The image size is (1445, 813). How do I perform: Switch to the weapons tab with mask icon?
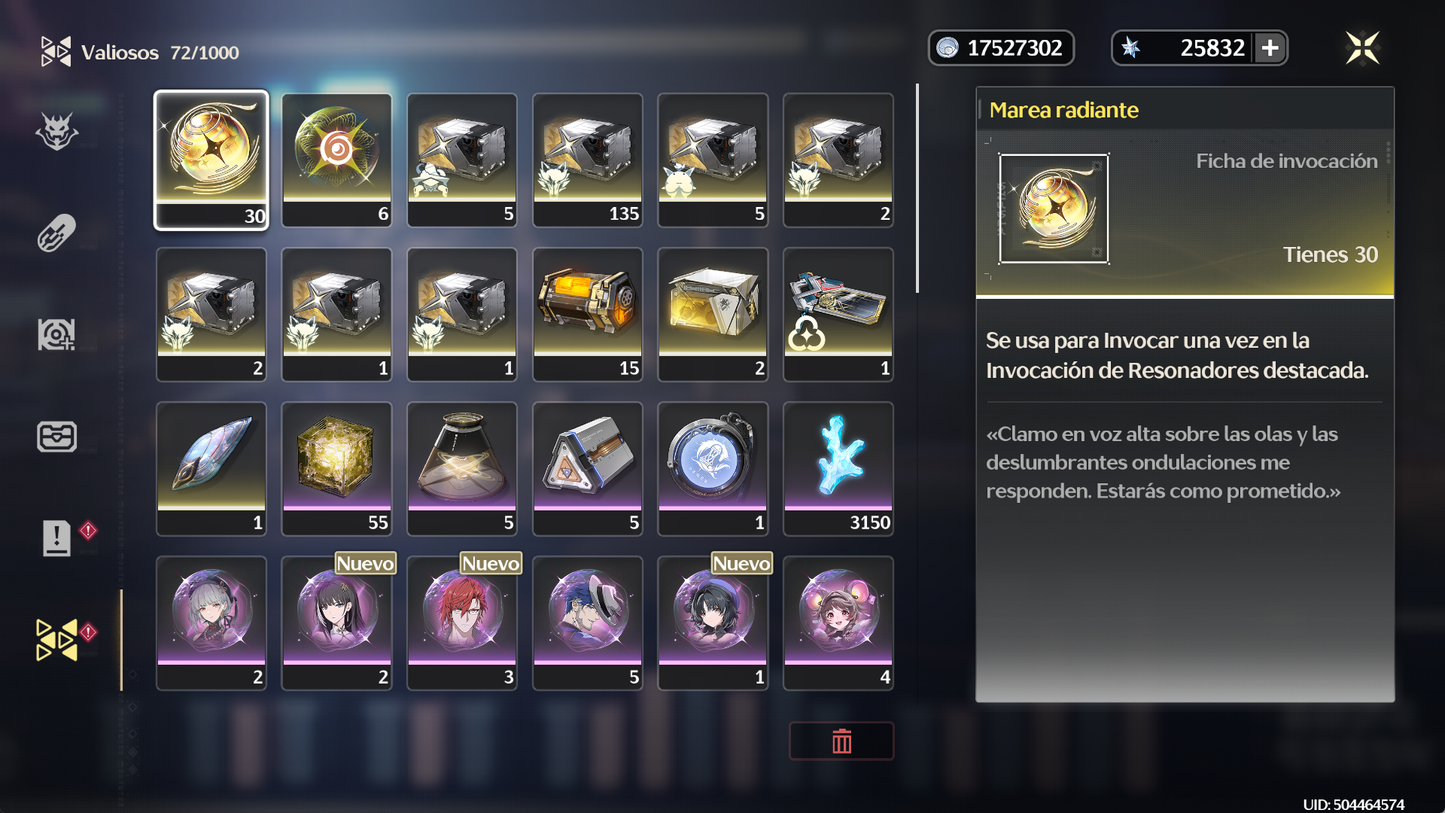57,132
